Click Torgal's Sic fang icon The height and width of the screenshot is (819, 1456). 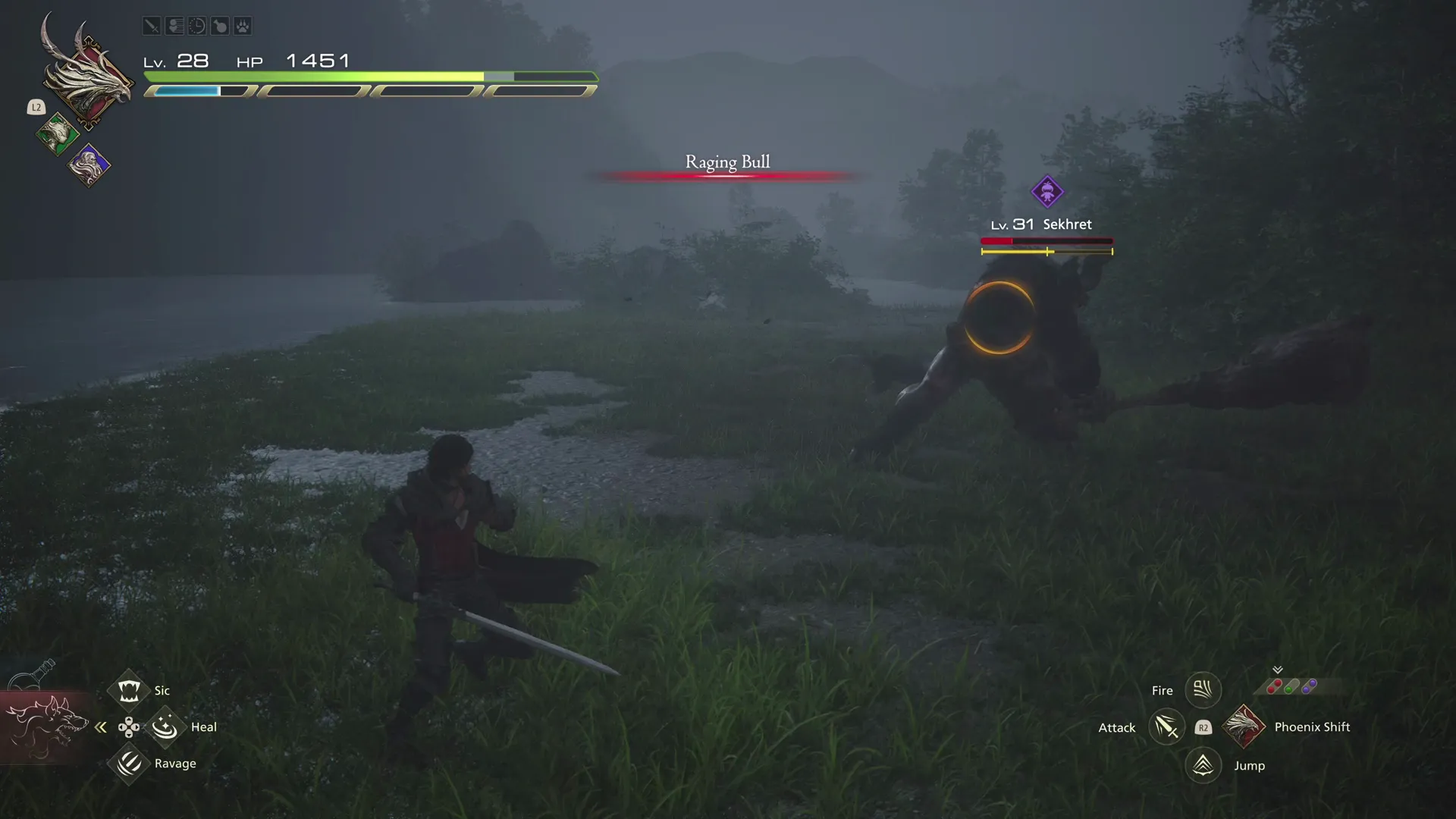pyautogui.click(x=128, y=689)
